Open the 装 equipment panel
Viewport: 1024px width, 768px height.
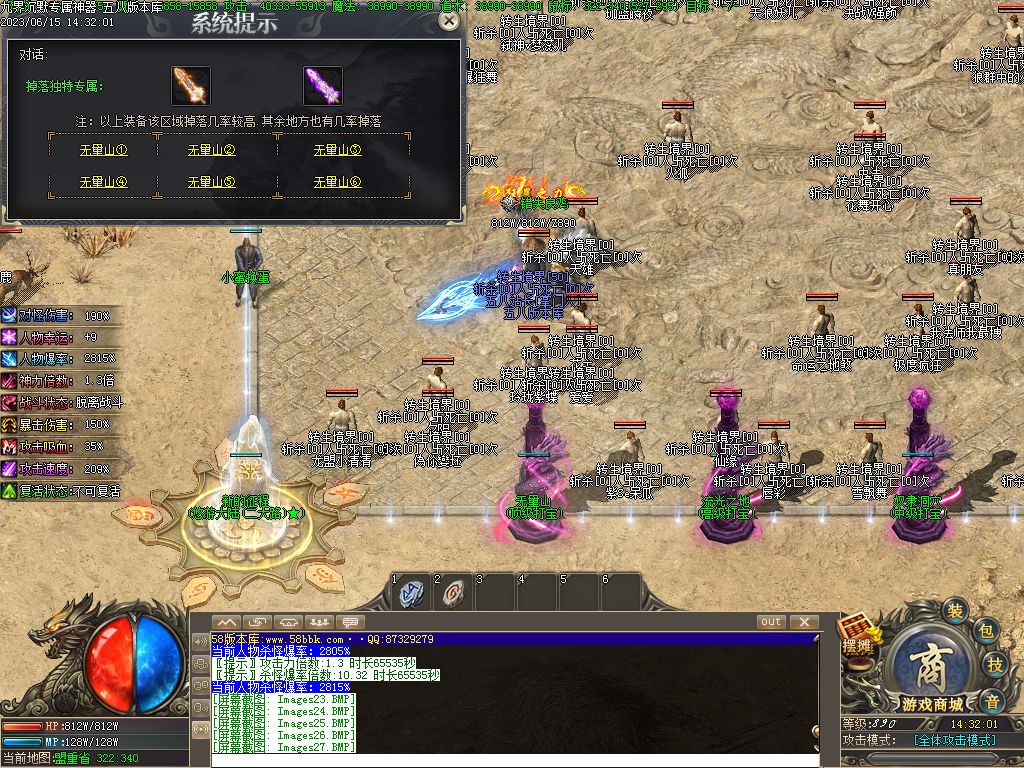click(x=956, y=611)
